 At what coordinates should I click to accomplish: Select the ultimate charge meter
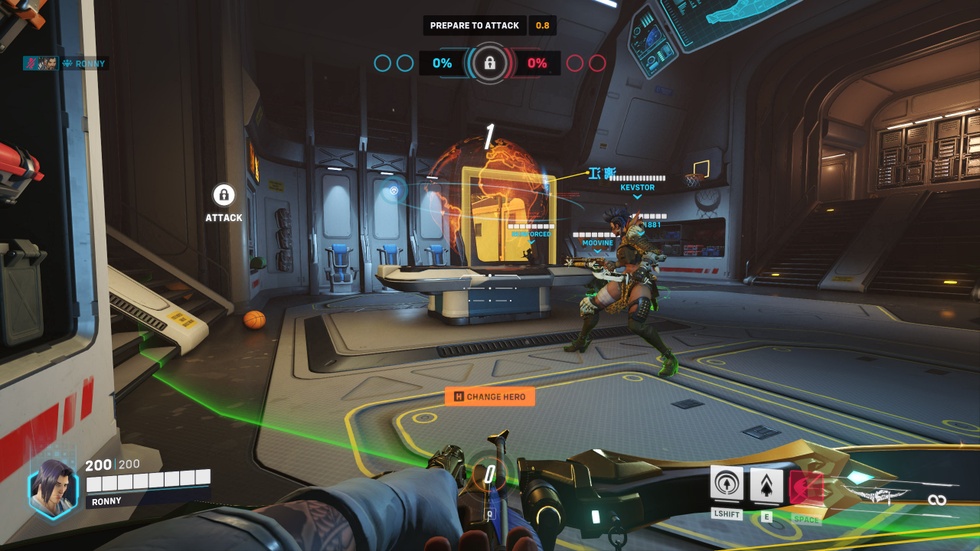[x=488, y=478]
